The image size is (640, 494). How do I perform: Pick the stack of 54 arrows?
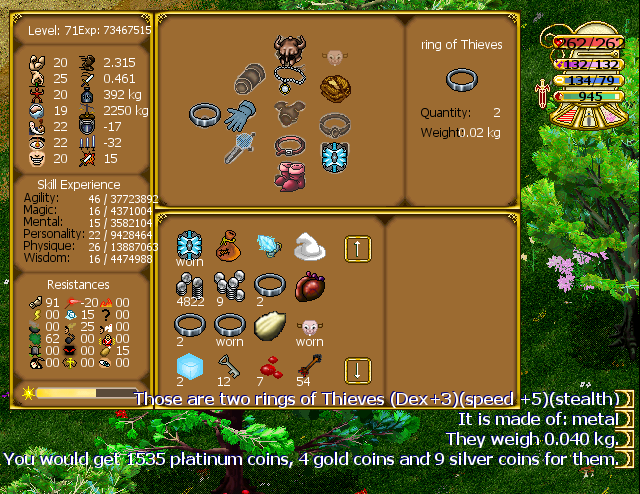[x=307, y=366]
